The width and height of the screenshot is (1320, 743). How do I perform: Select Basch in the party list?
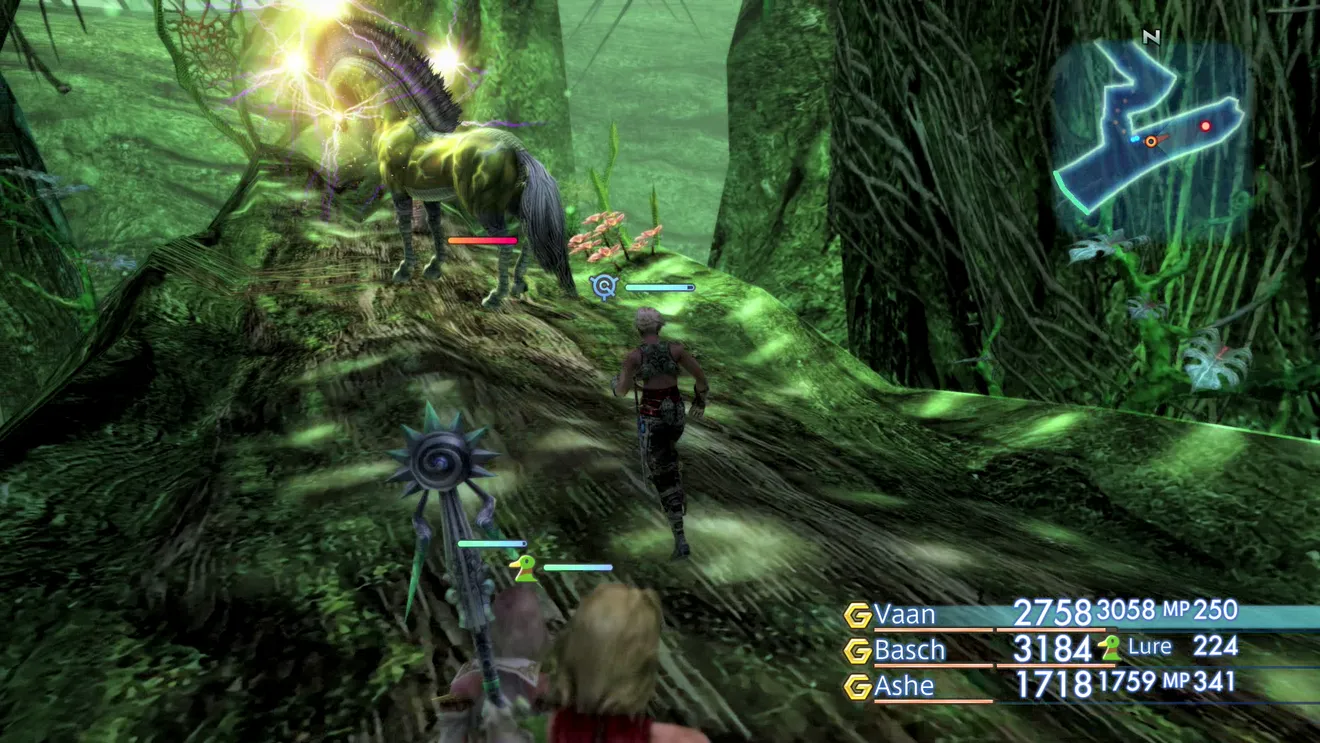tap(909, 650)
